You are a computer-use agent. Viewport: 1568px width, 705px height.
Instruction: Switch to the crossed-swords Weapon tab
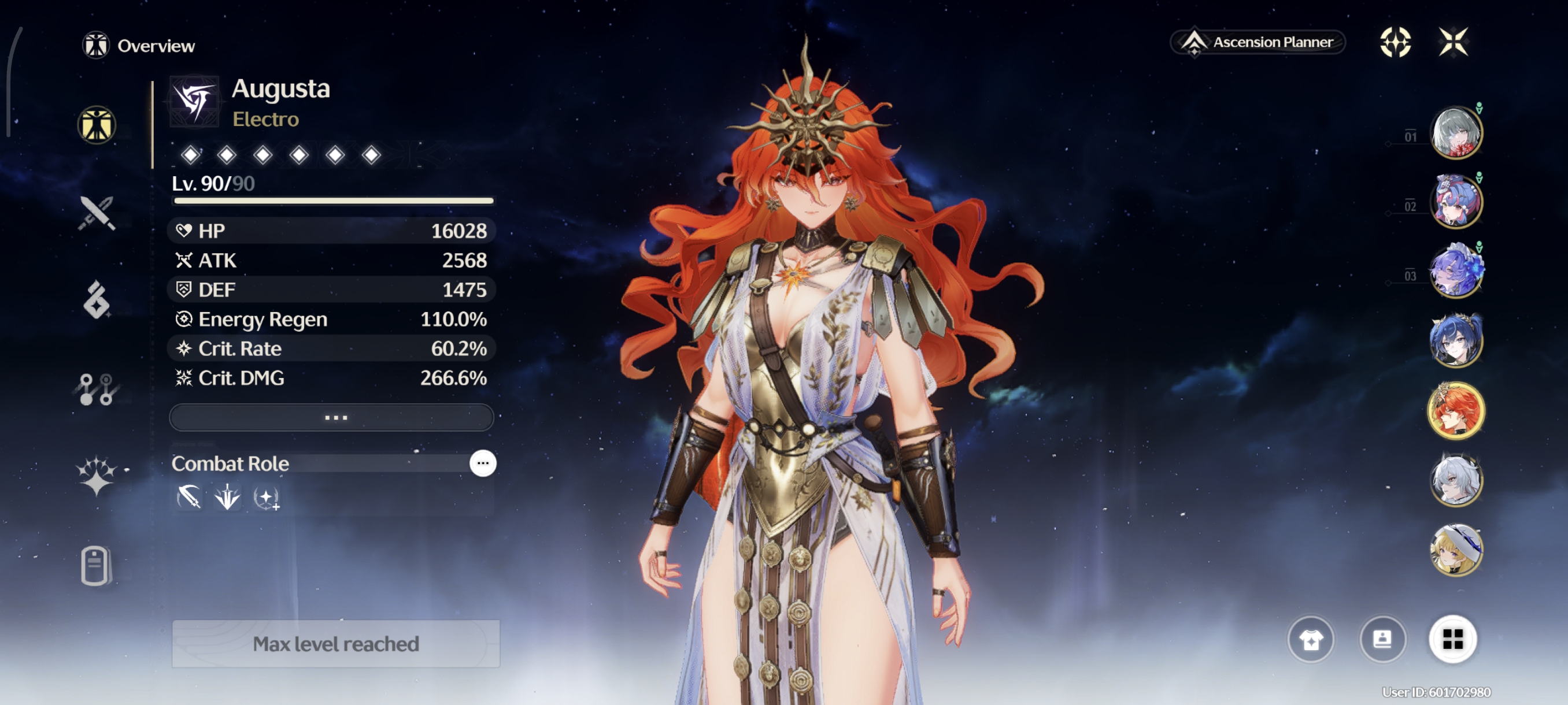point(97,213)
